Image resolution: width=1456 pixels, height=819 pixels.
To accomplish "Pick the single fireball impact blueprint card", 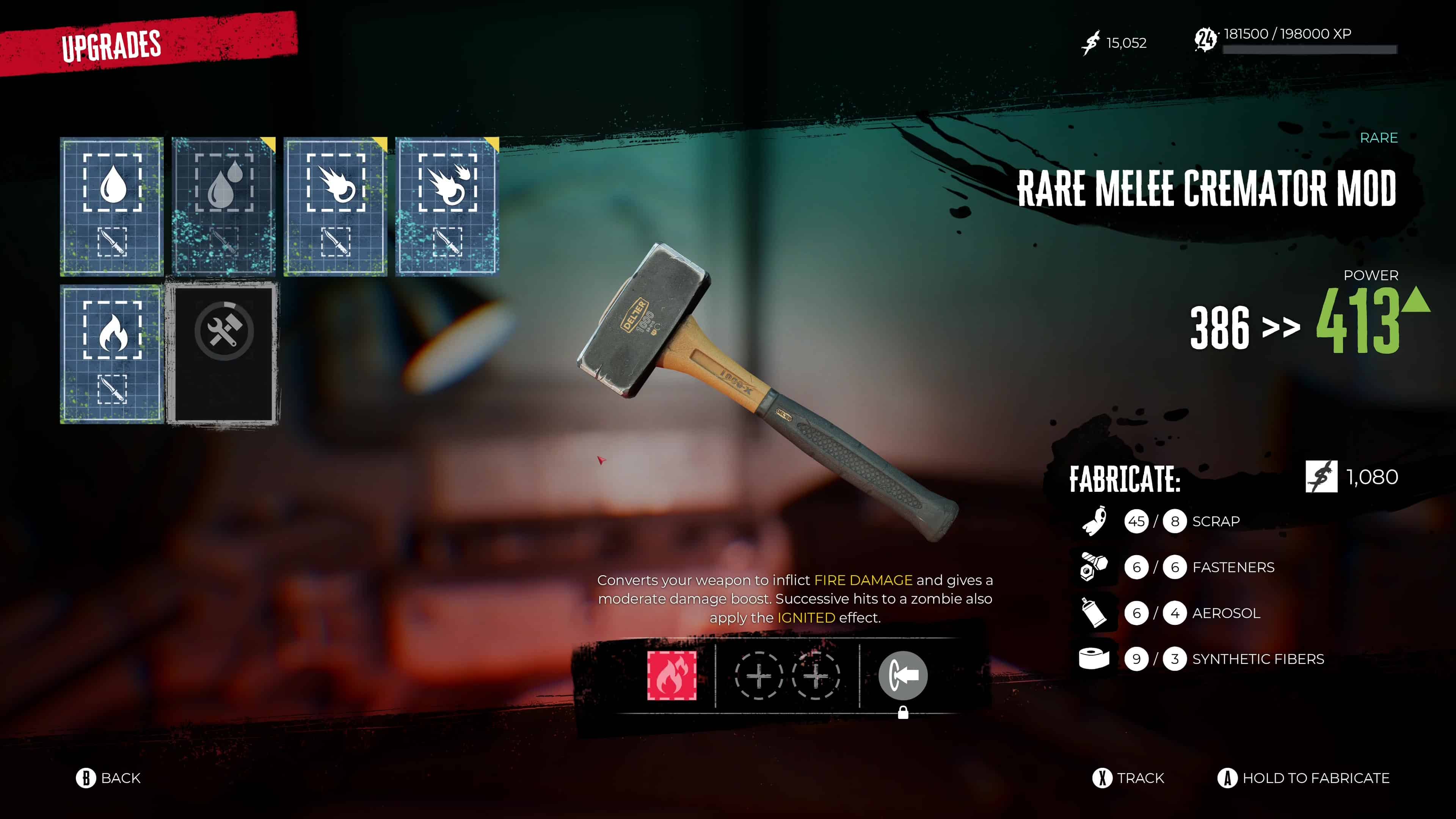I will (336, 206).
